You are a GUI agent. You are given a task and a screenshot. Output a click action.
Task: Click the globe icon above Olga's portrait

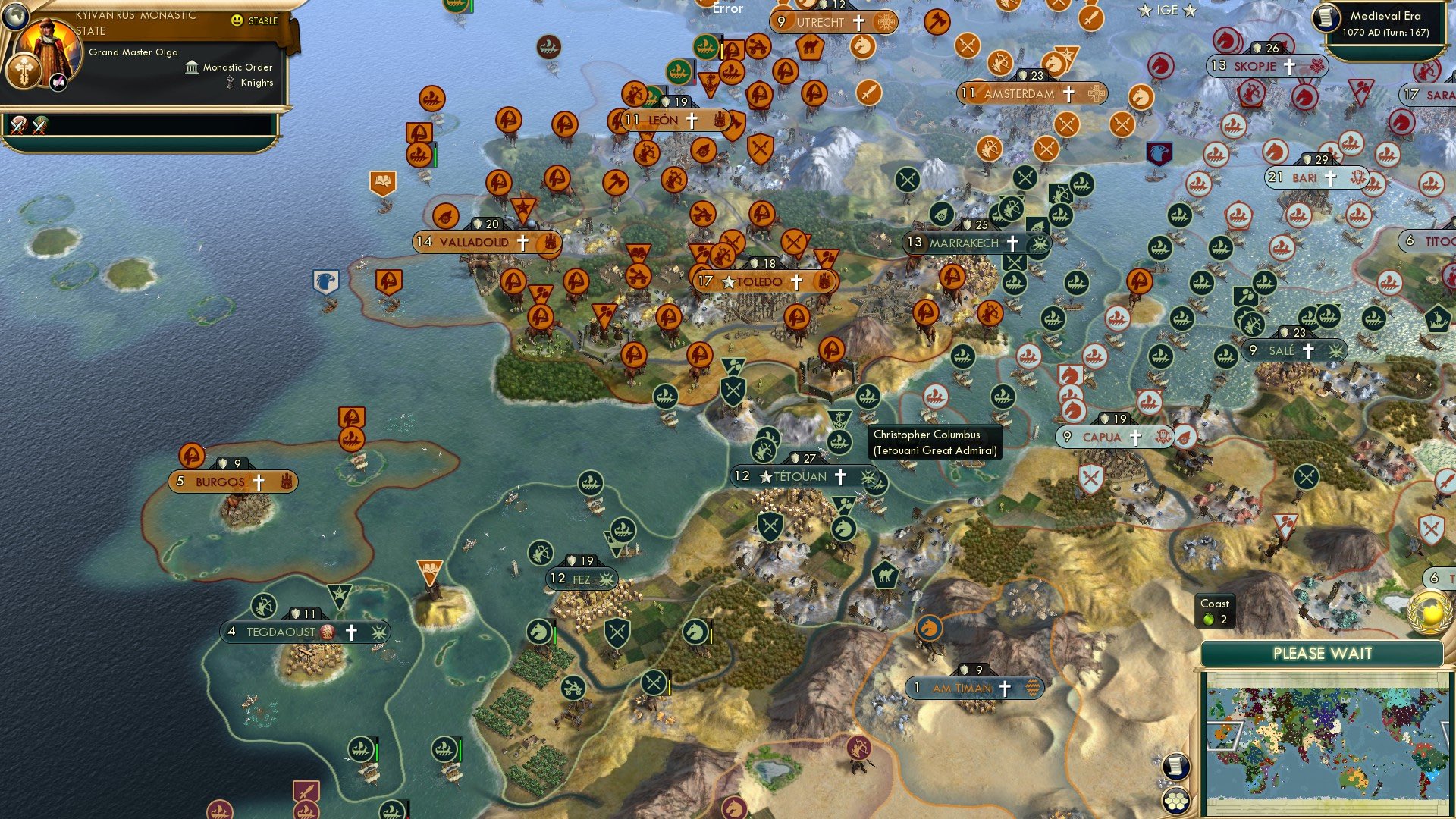tap(17, 17)
